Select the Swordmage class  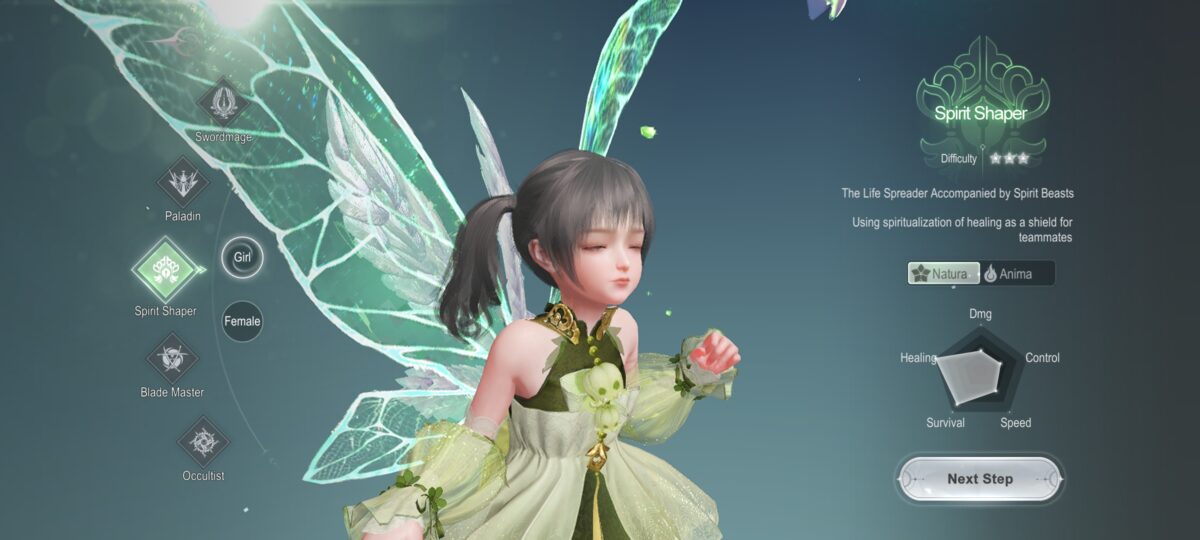222,103
